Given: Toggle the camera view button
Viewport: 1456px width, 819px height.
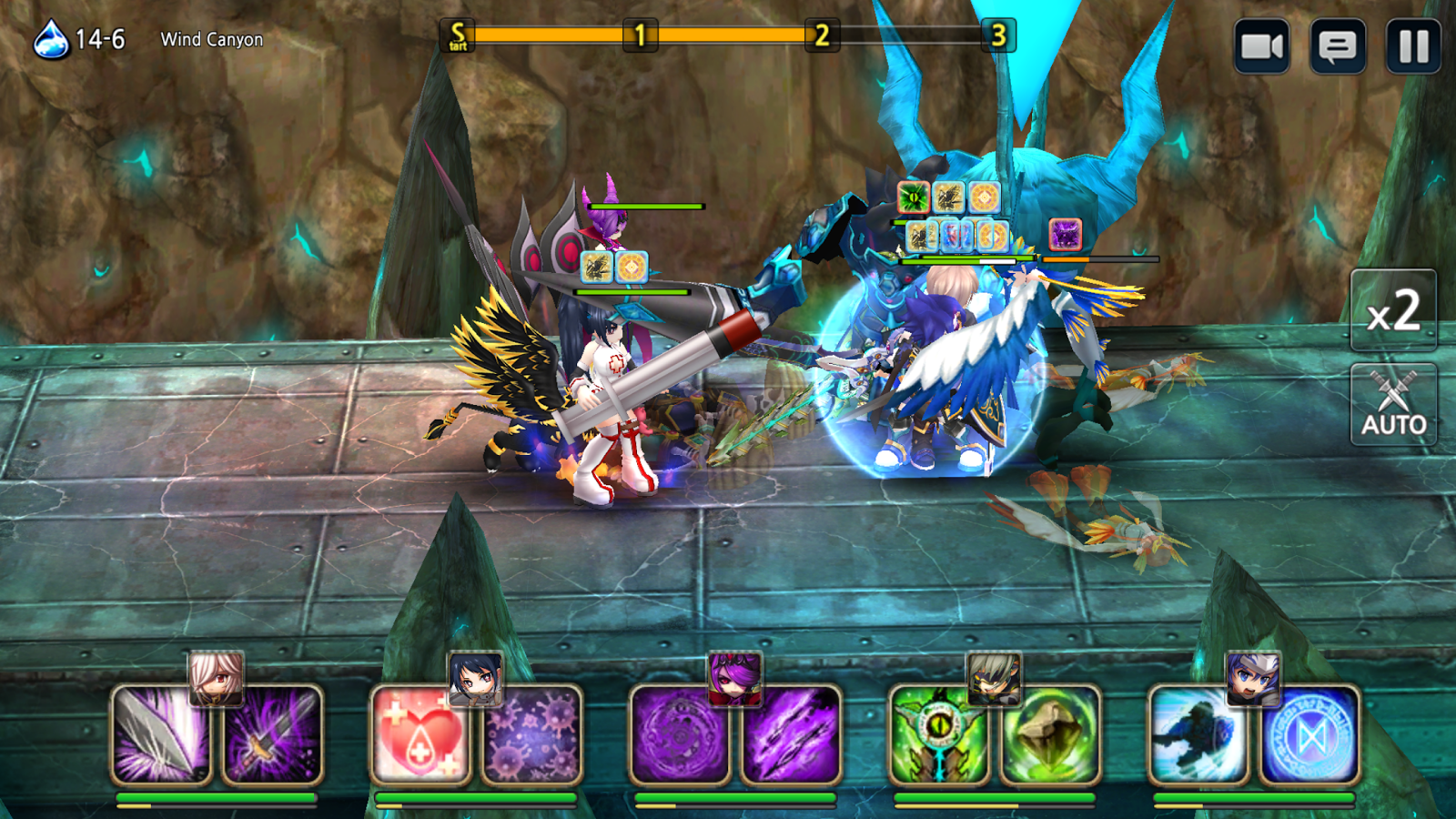Looking at the screenshot, I should click(1261, 45).
